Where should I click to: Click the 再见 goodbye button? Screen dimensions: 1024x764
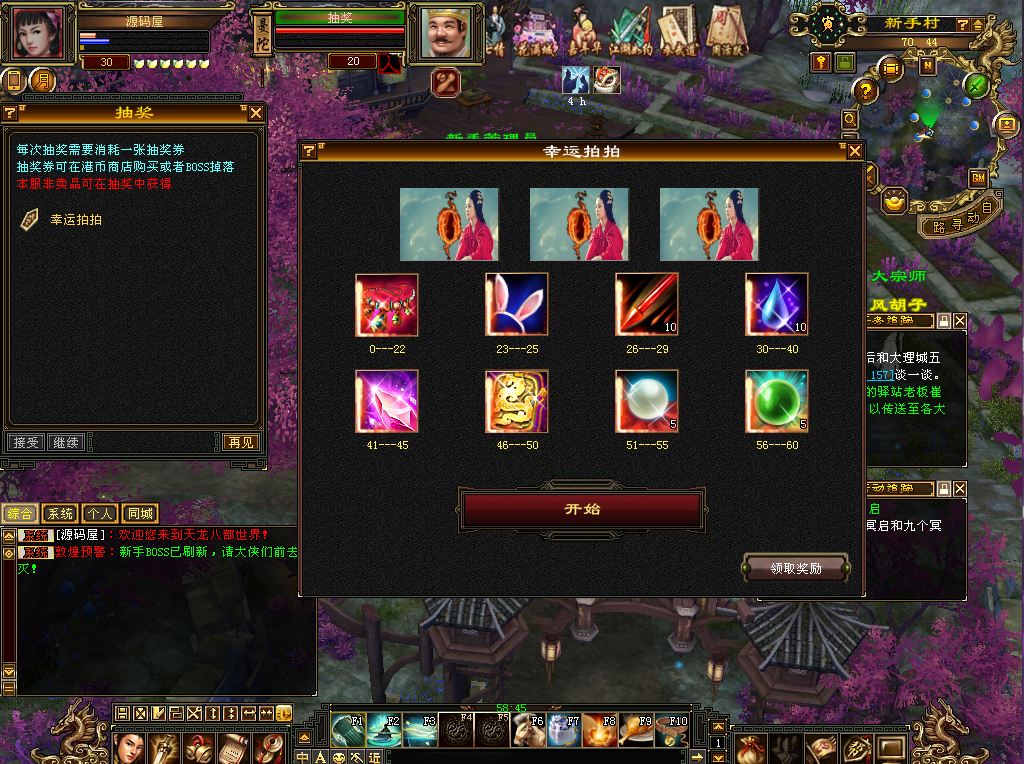coord(240,442)
